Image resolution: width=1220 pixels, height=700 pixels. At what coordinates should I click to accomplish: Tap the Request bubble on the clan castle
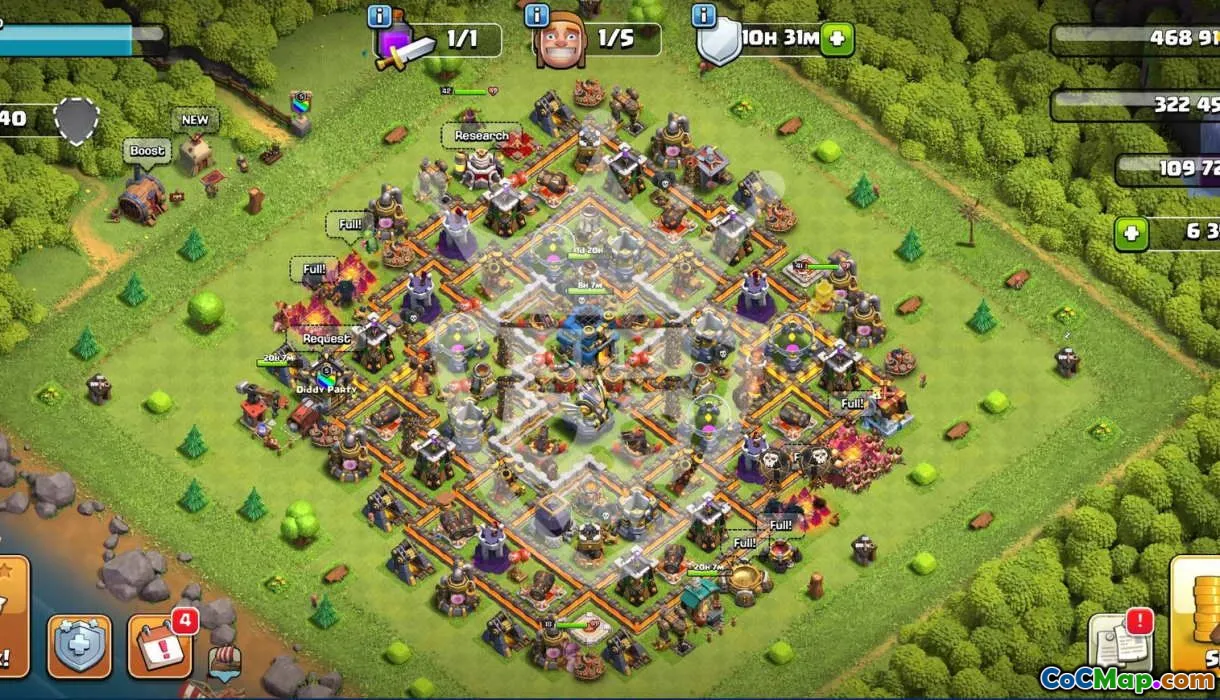point(326,338)
